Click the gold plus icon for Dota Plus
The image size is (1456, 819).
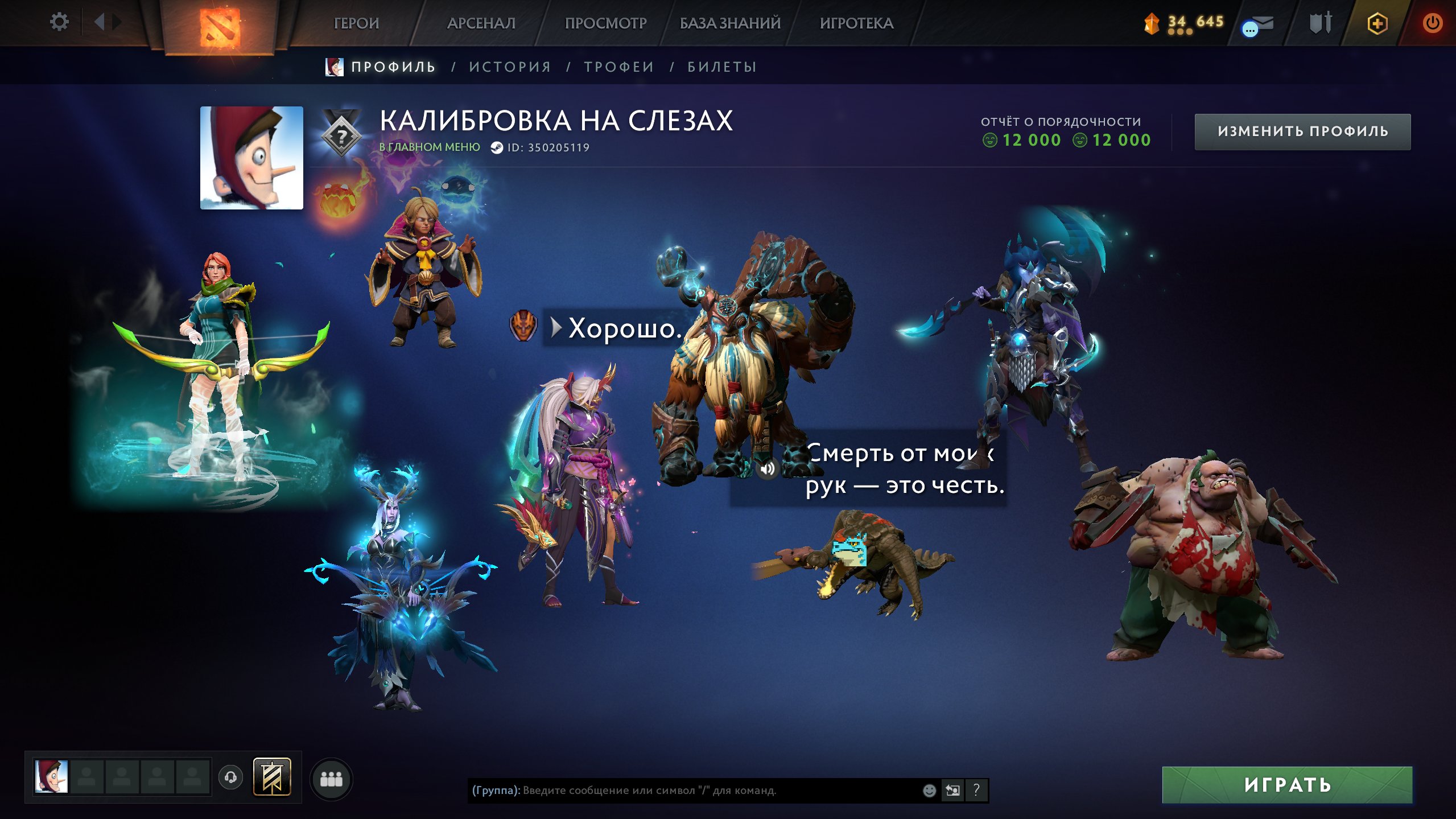1377,22
